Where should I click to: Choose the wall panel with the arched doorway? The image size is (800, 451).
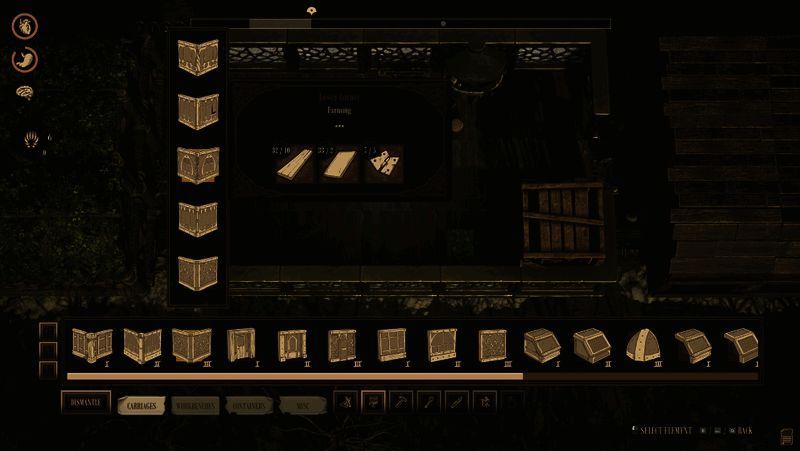click(x=293, y=345)
